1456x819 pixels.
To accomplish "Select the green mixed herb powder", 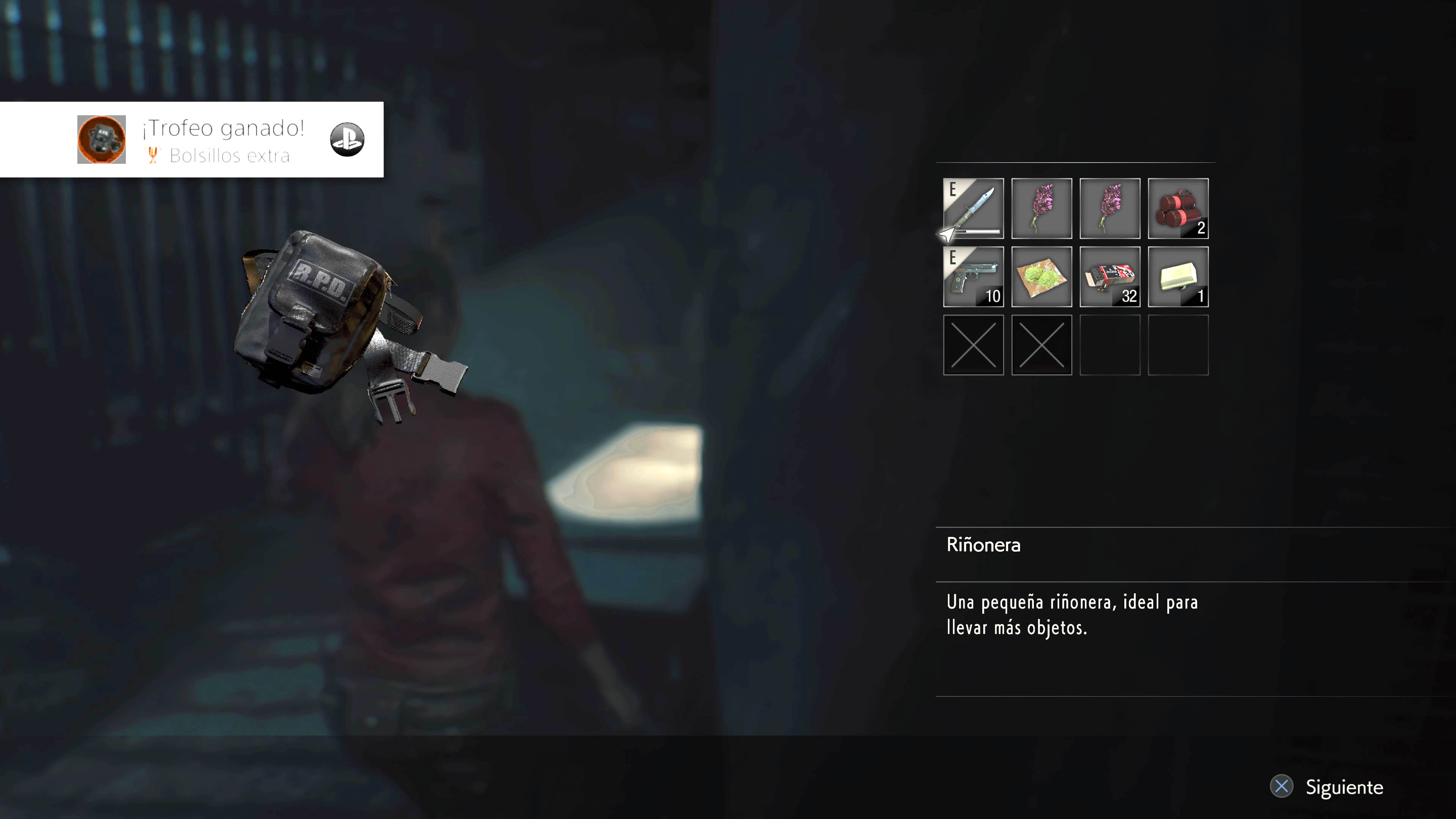I will [x=1041, y=276].
